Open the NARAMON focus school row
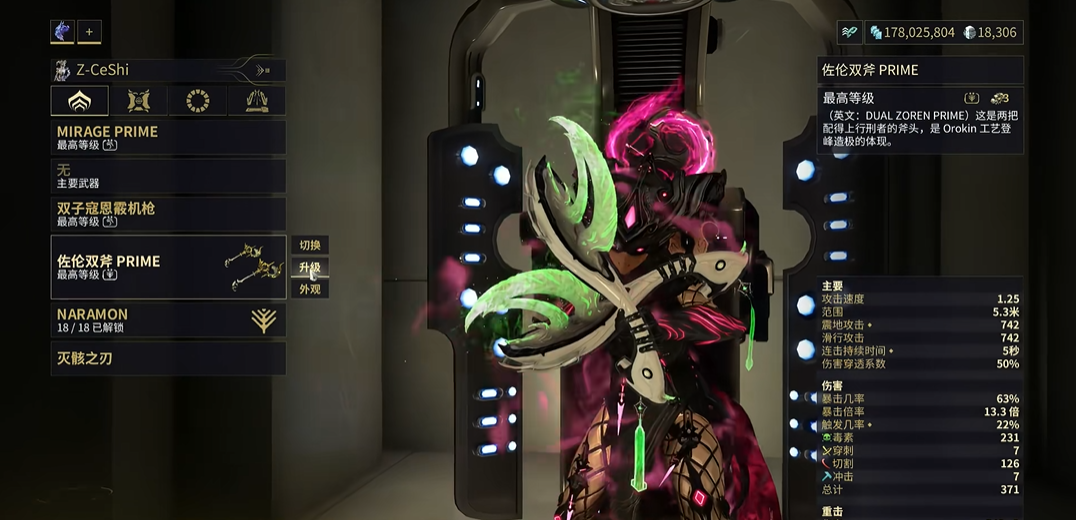Viewport: 1076px width, 520px height. pos(168,320)
